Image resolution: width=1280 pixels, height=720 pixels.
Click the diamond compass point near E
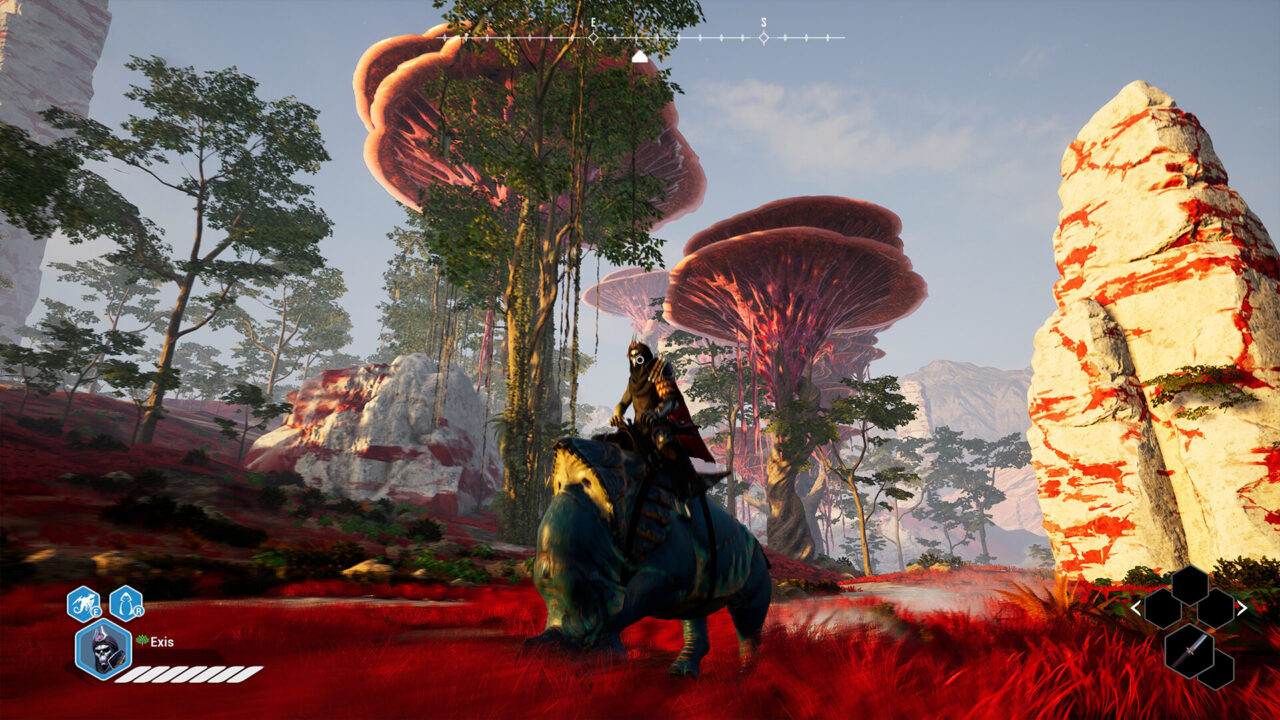click(593, 36)
